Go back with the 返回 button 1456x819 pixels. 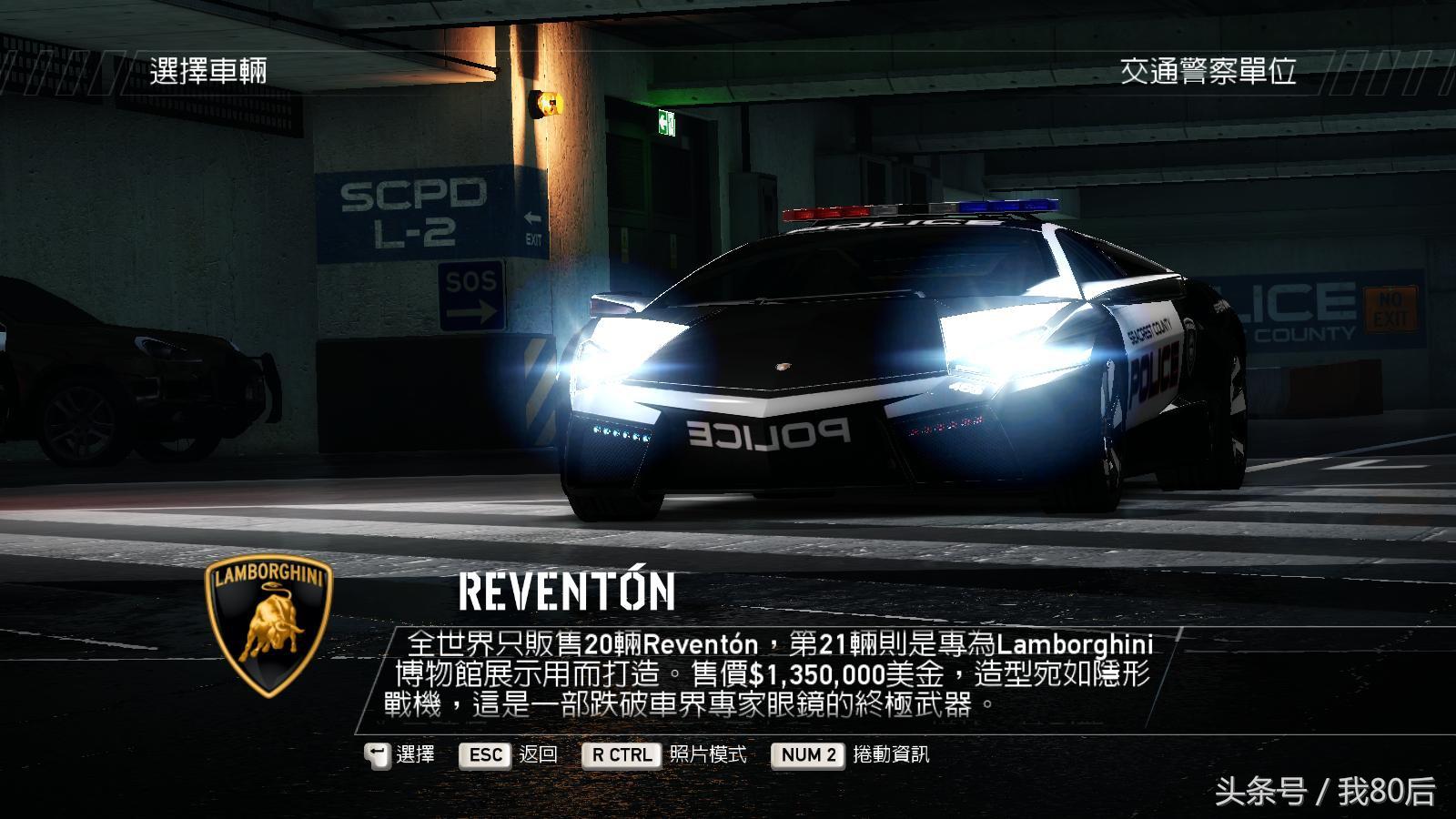[509, 754]
